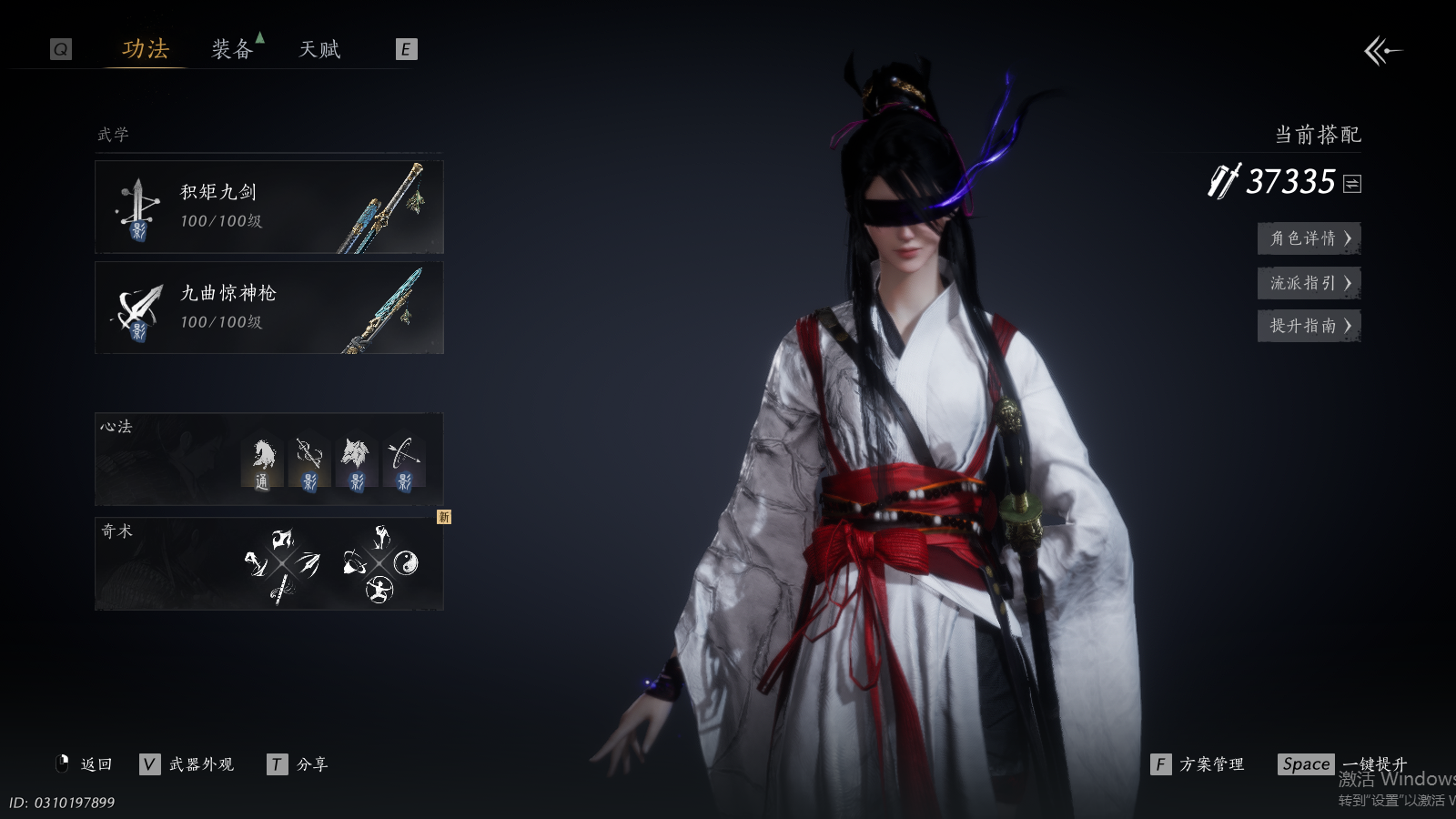Click the back arrow in the top-right corner
This screenshot has width=1456, height=819.
click(x=1382, y=51)
